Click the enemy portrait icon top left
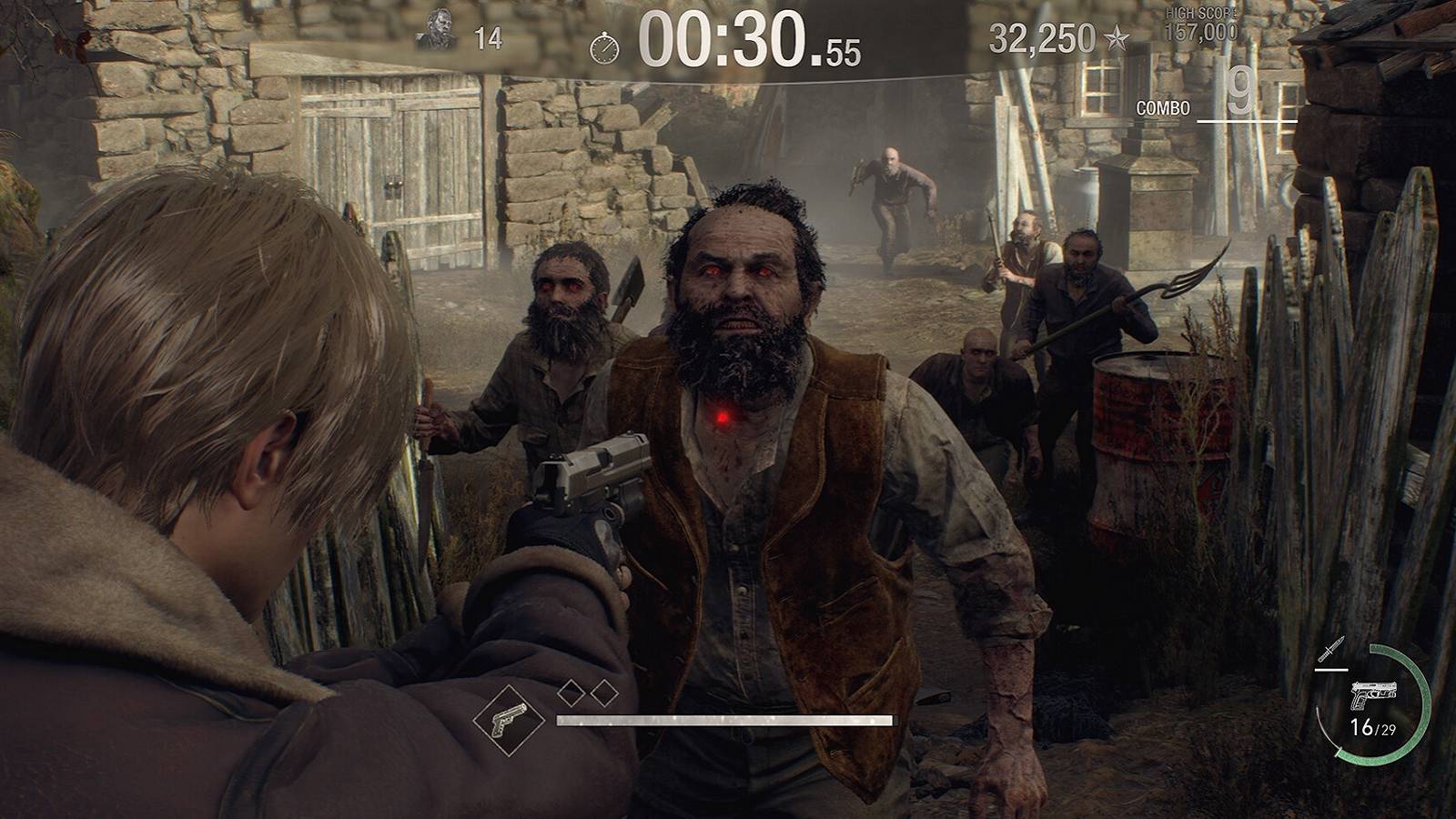 435,29
